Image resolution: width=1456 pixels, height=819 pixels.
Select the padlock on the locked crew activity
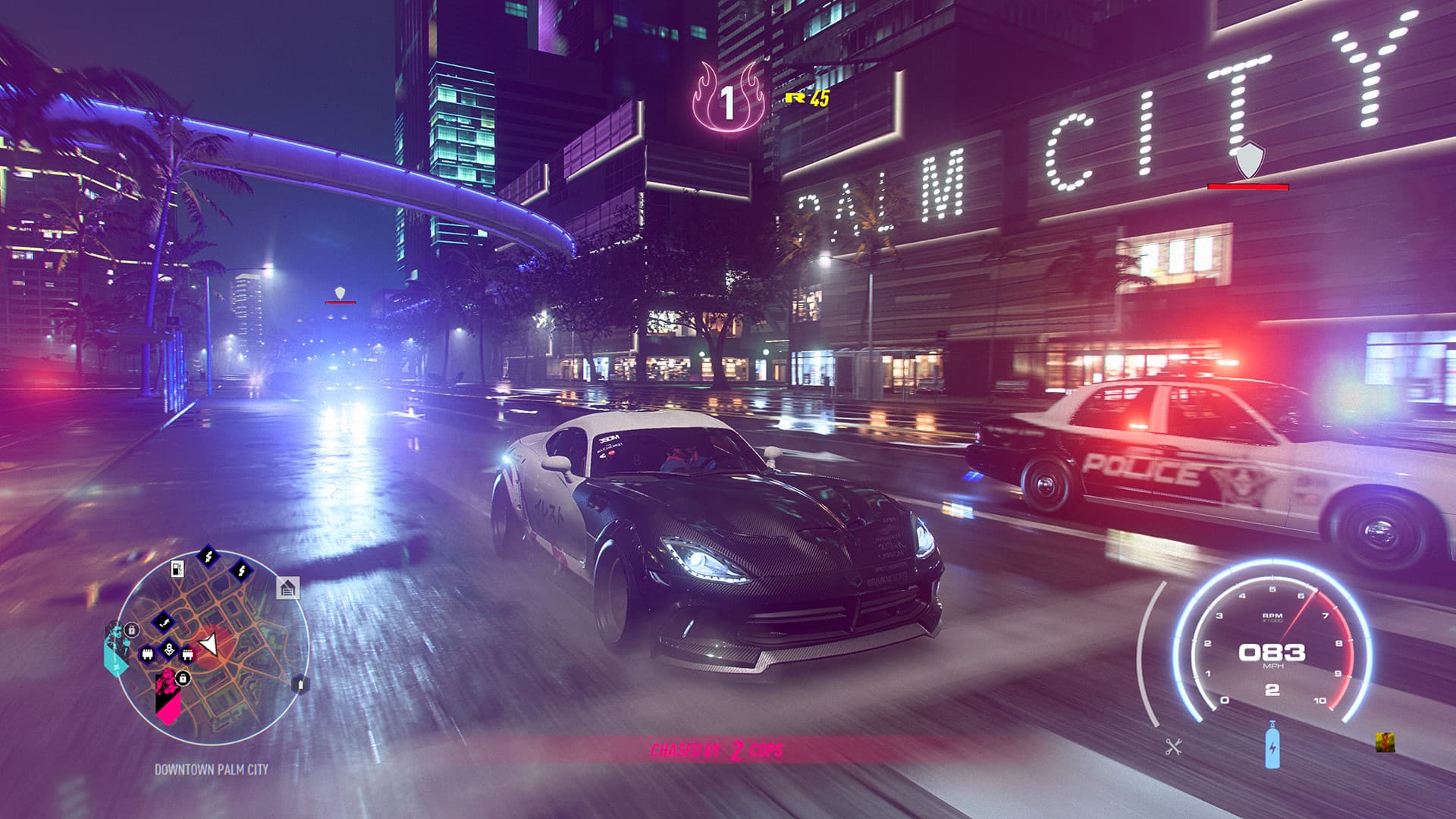[183, 679]
